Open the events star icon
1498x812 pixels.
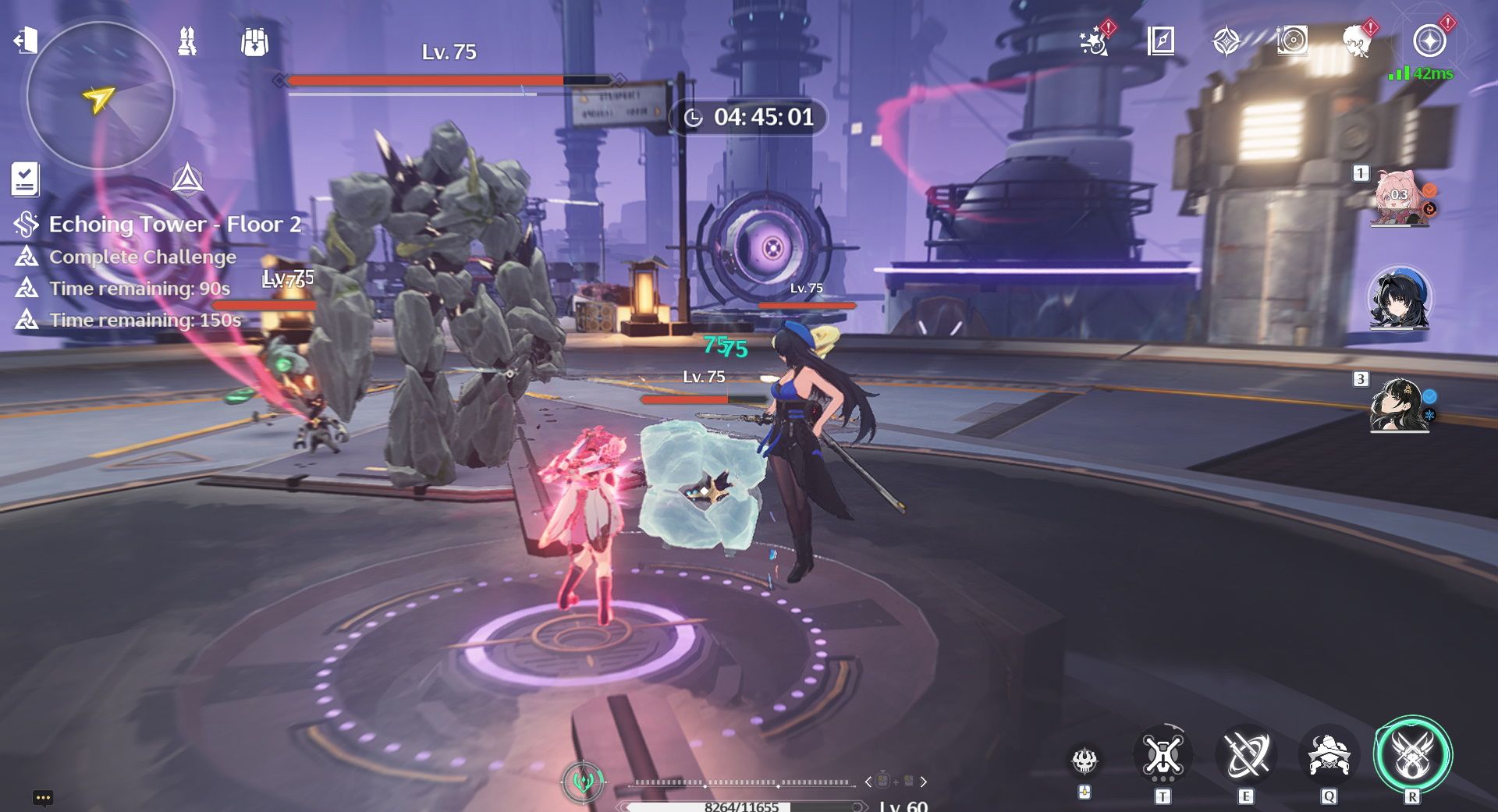point(1095,41)
